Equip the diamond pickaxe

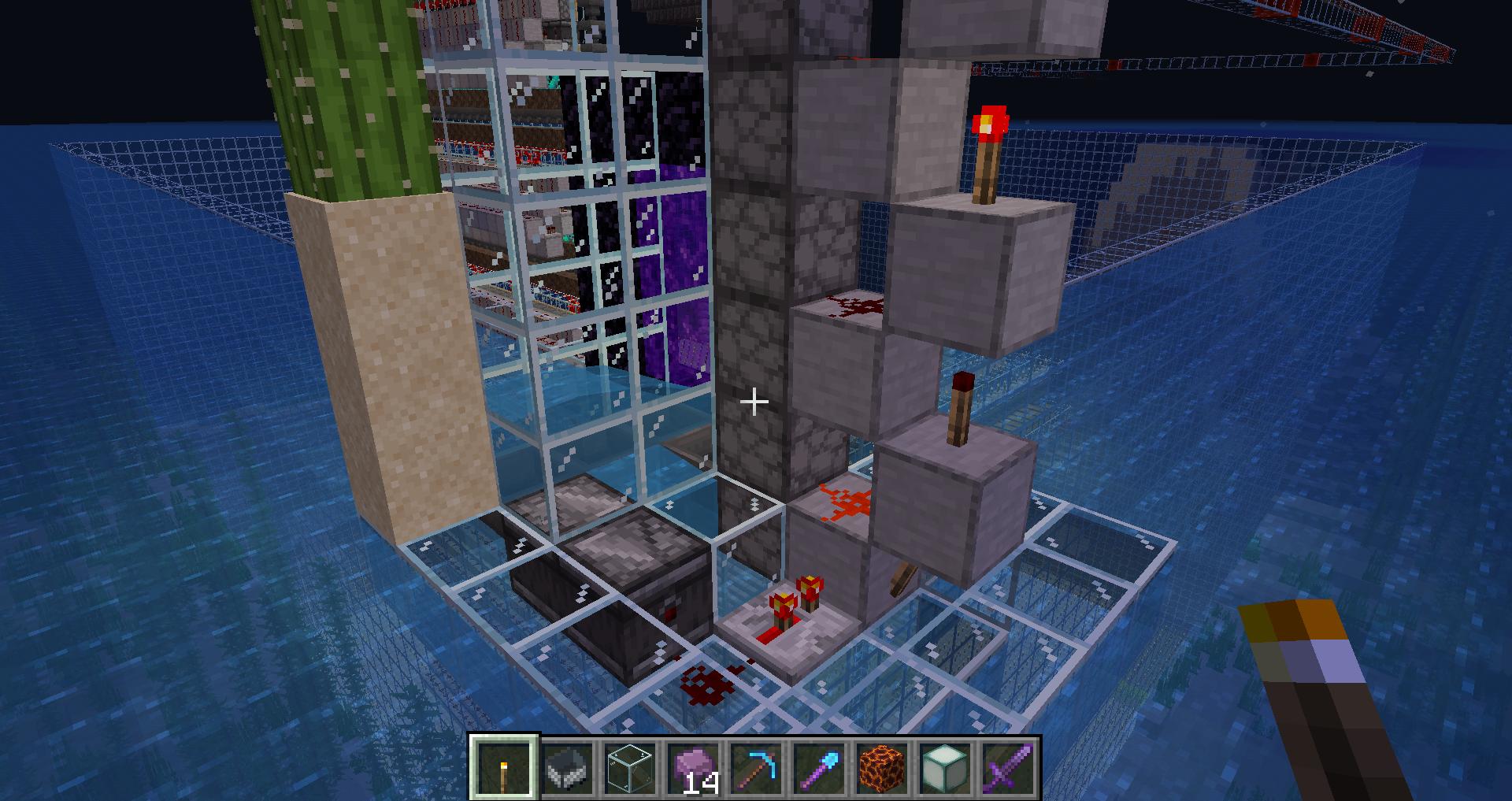[x=756, y=767]
